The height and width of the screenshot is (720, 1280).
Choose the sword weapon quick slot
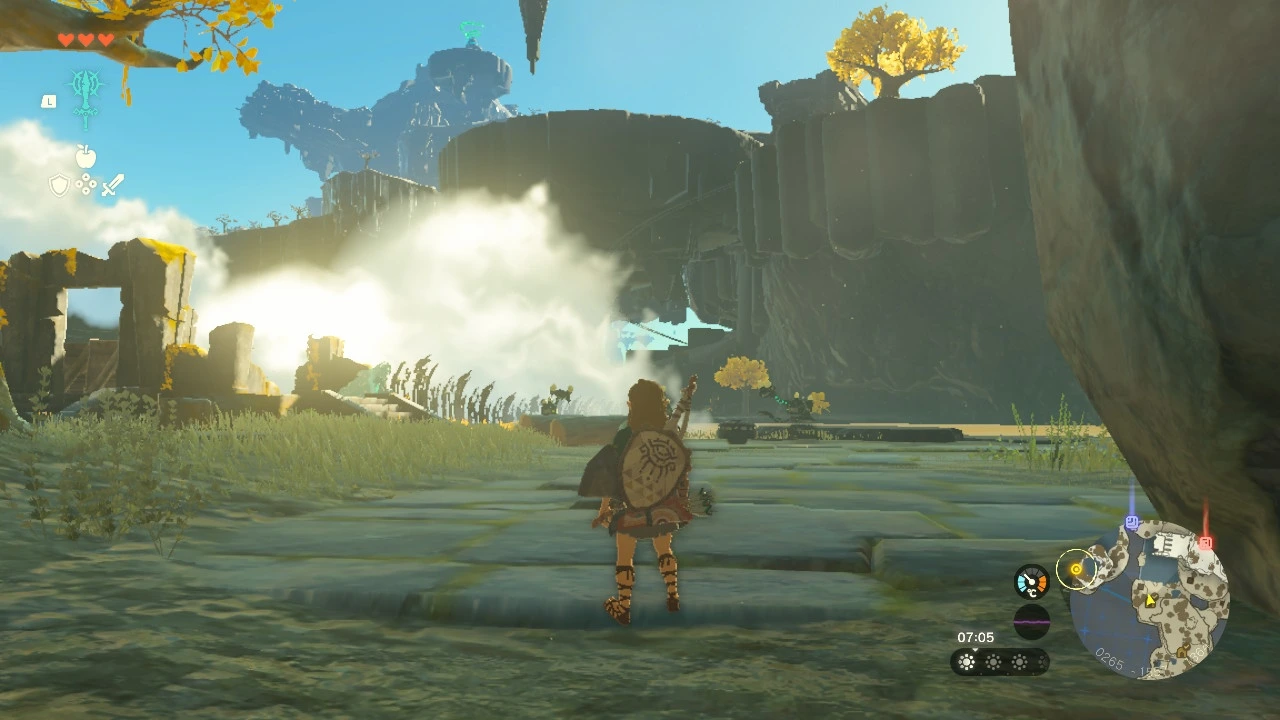tap(112, 185)
